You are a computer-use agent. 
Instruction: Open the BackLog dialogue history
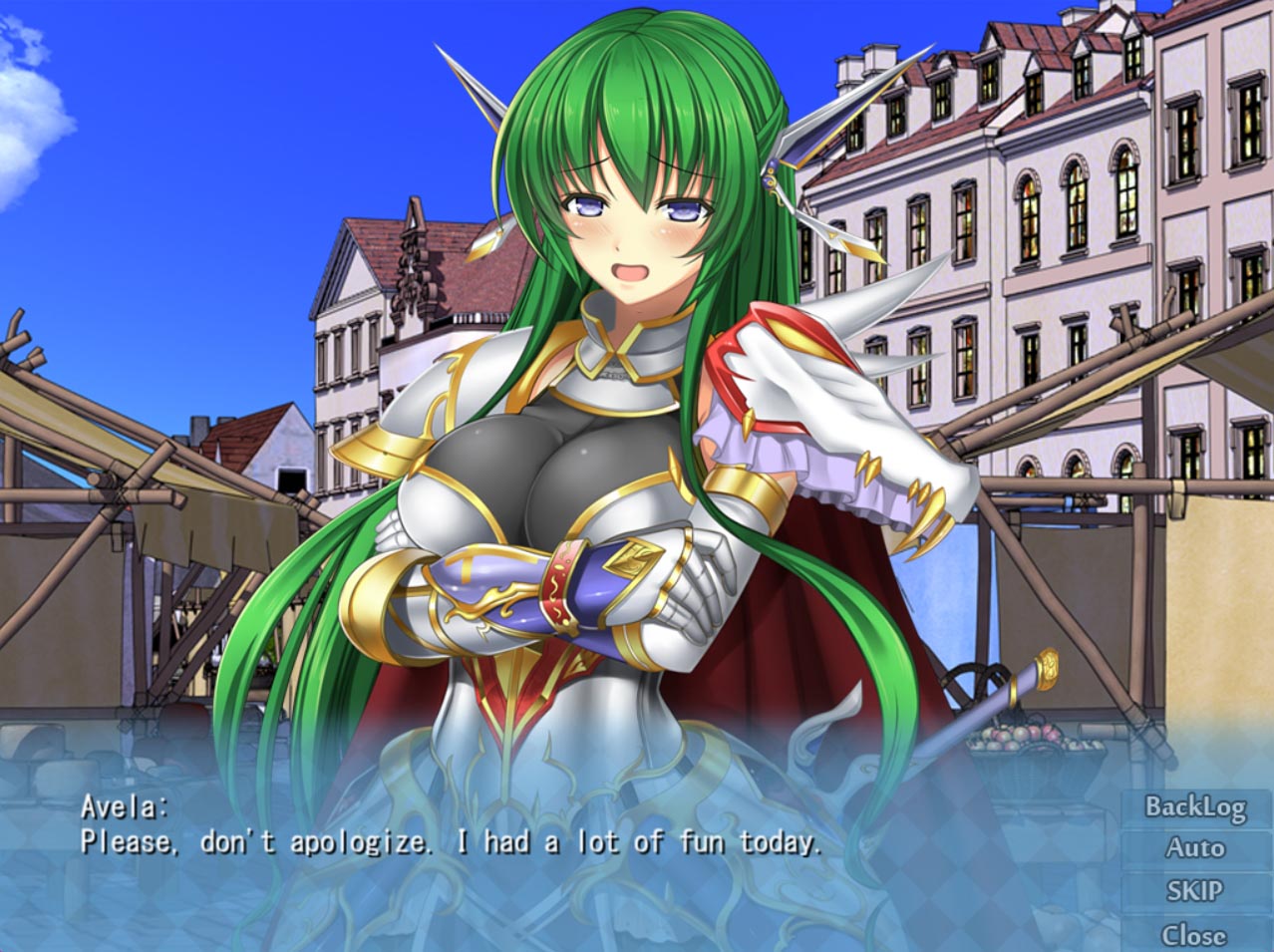[1195, 806]
